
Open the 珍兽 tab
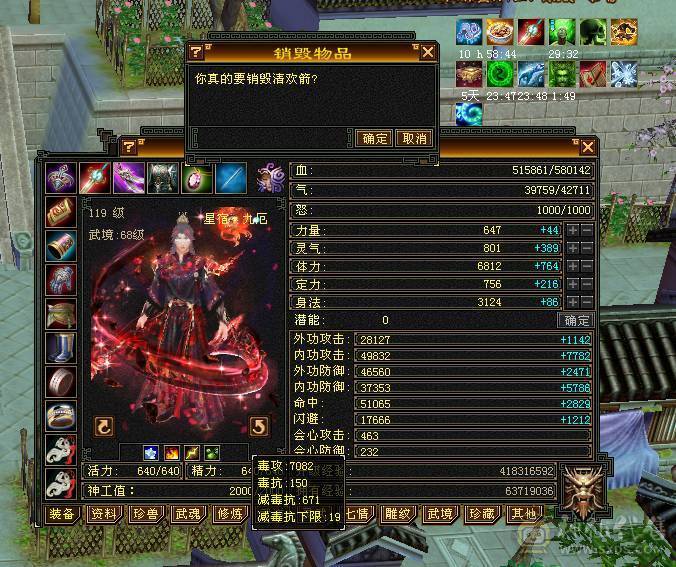146,514
